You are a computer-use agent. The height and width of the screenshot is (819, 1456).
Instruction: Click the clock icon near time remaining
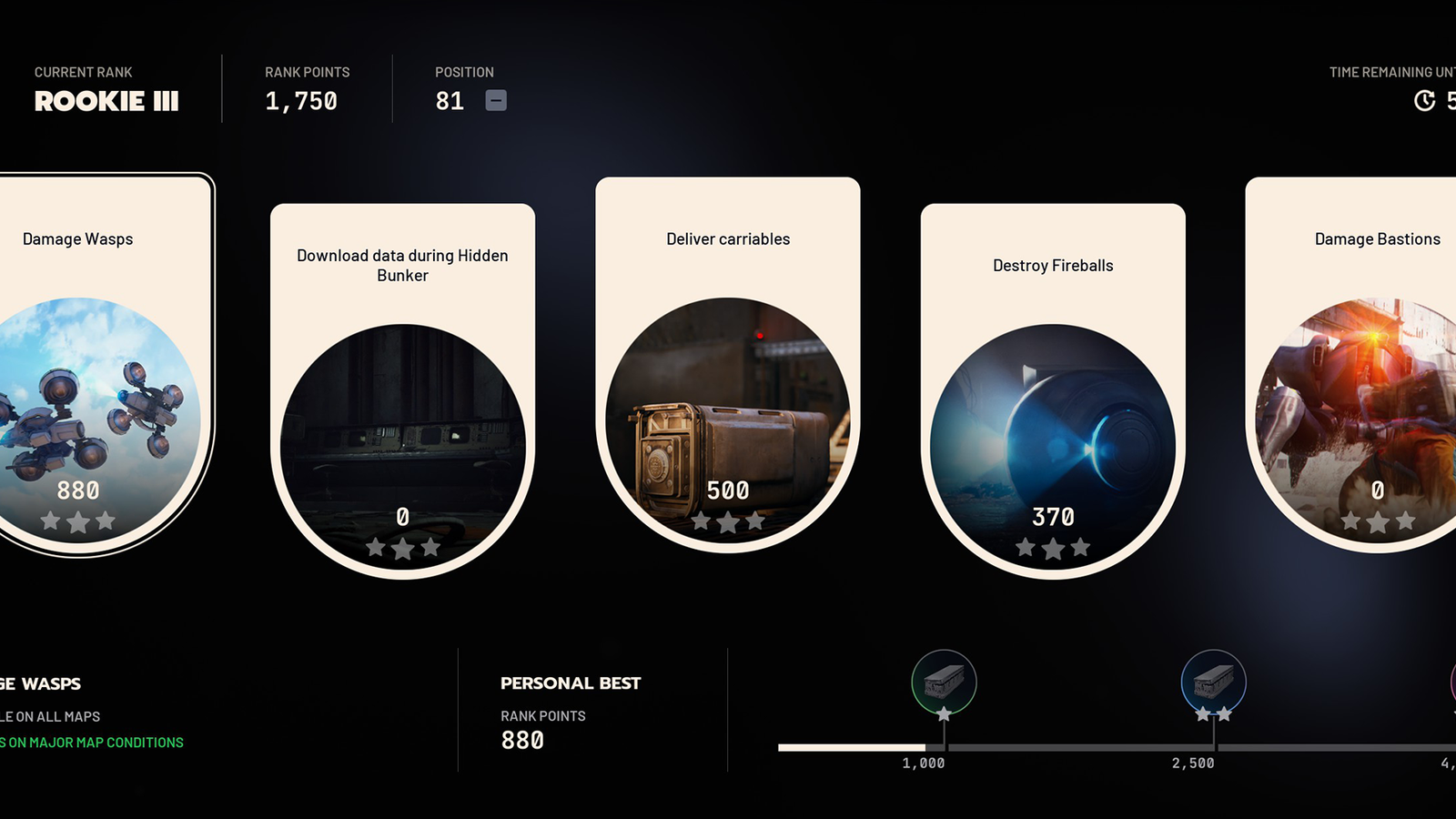(x=1425, y=102)
